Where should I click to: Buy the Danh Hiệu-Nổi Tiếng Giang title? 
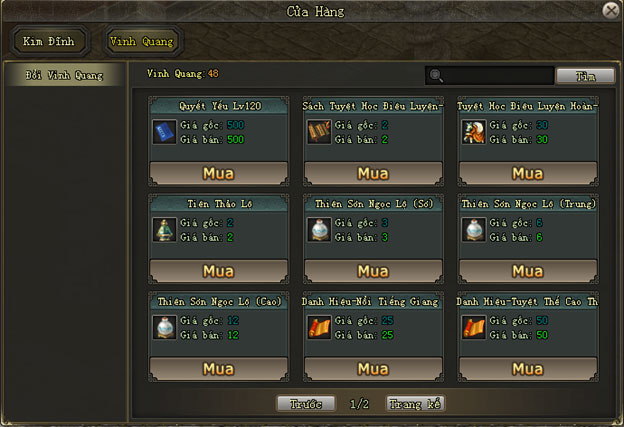tap(373, 369)
